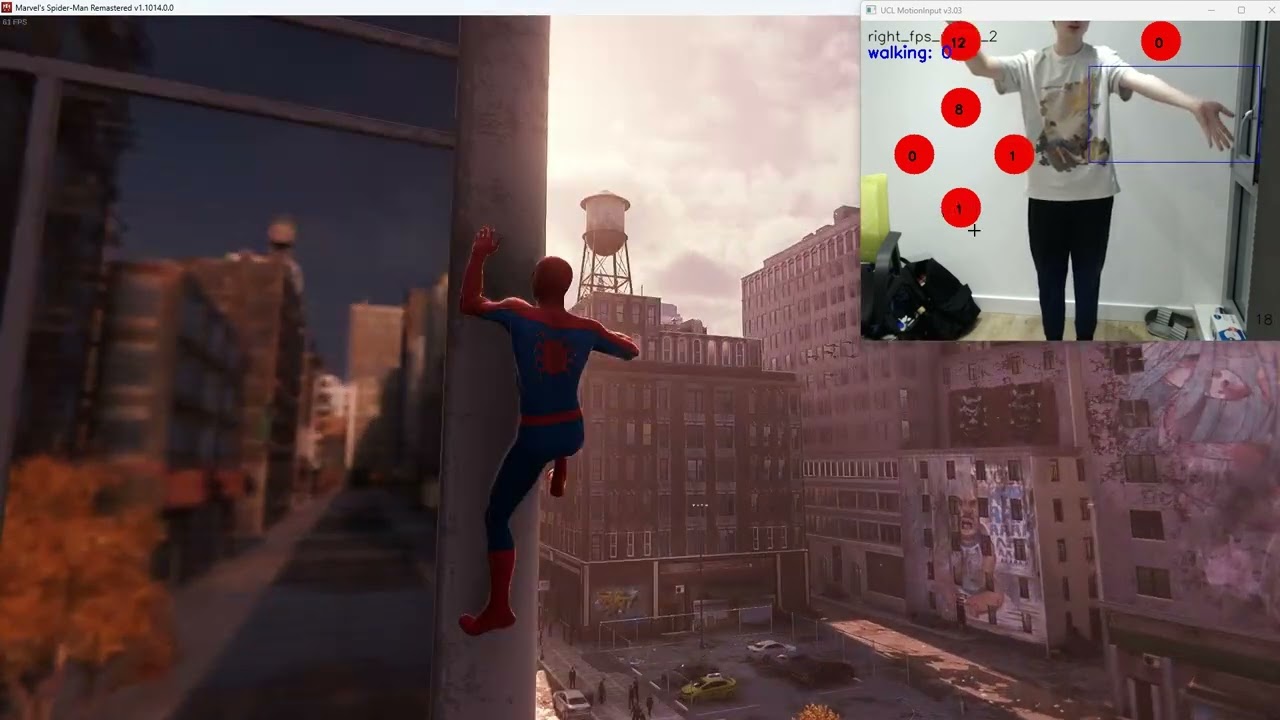Select the red gesture circle labeled 8

click(960, 108)
